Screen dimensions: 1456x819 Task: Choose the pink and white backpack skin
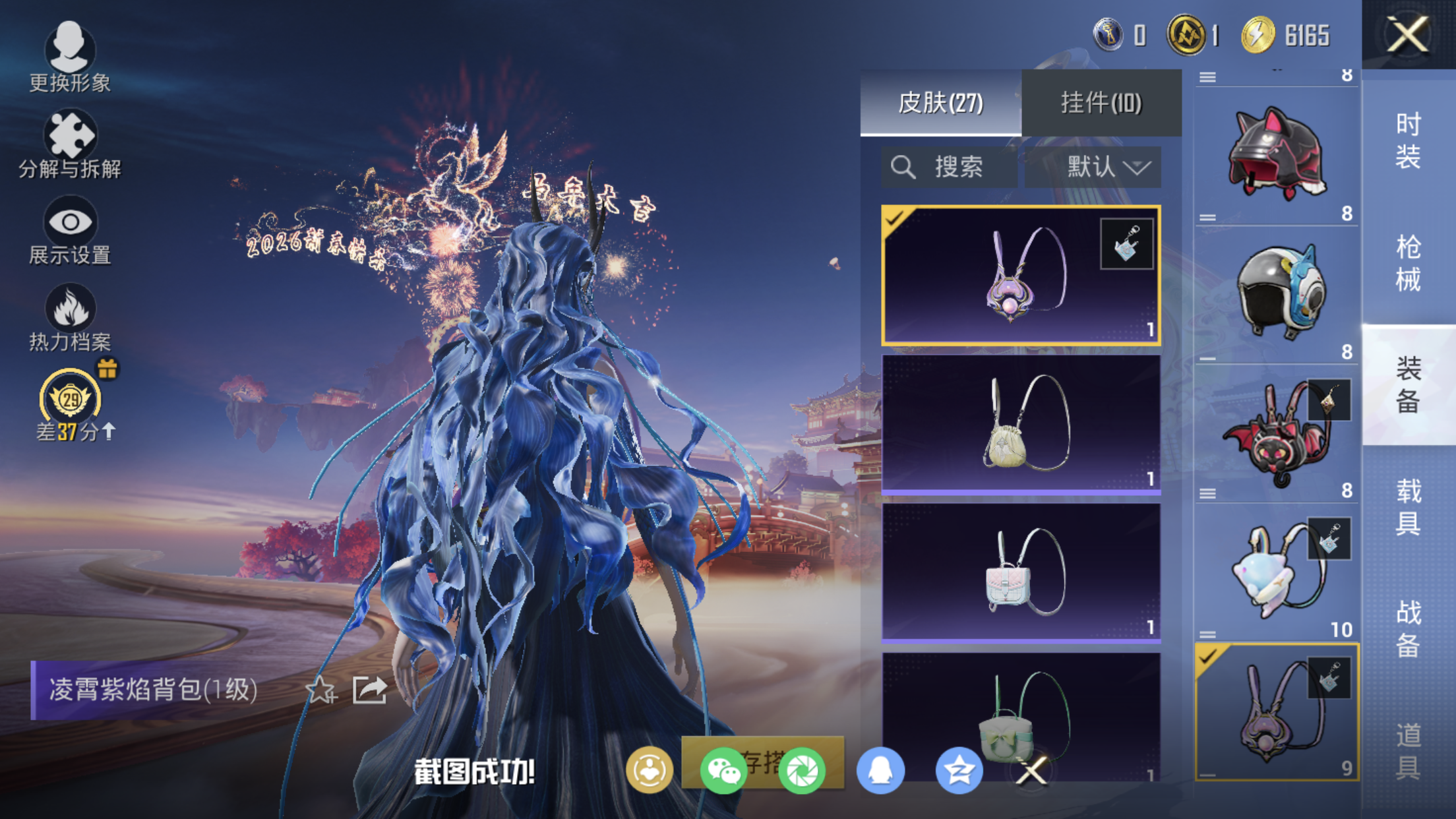point(1021,572)
